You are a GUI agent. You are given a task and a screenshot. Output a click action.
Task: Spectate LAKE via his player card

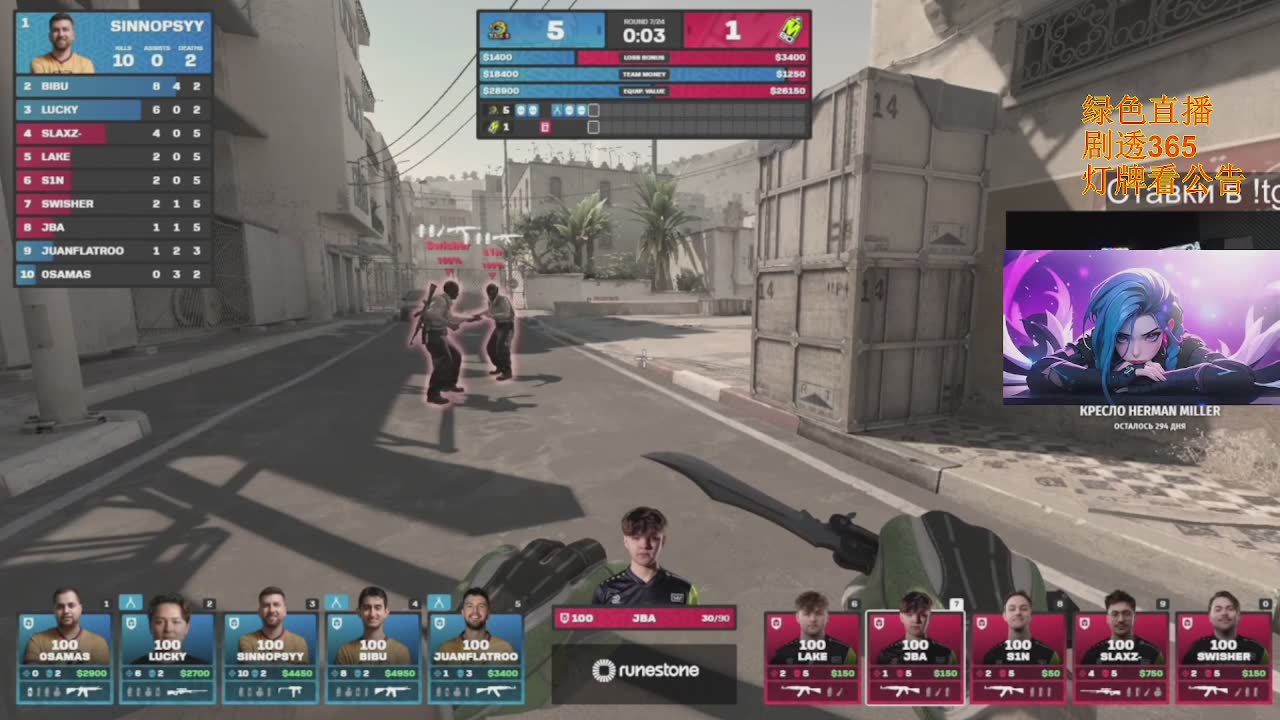[812, 652]
